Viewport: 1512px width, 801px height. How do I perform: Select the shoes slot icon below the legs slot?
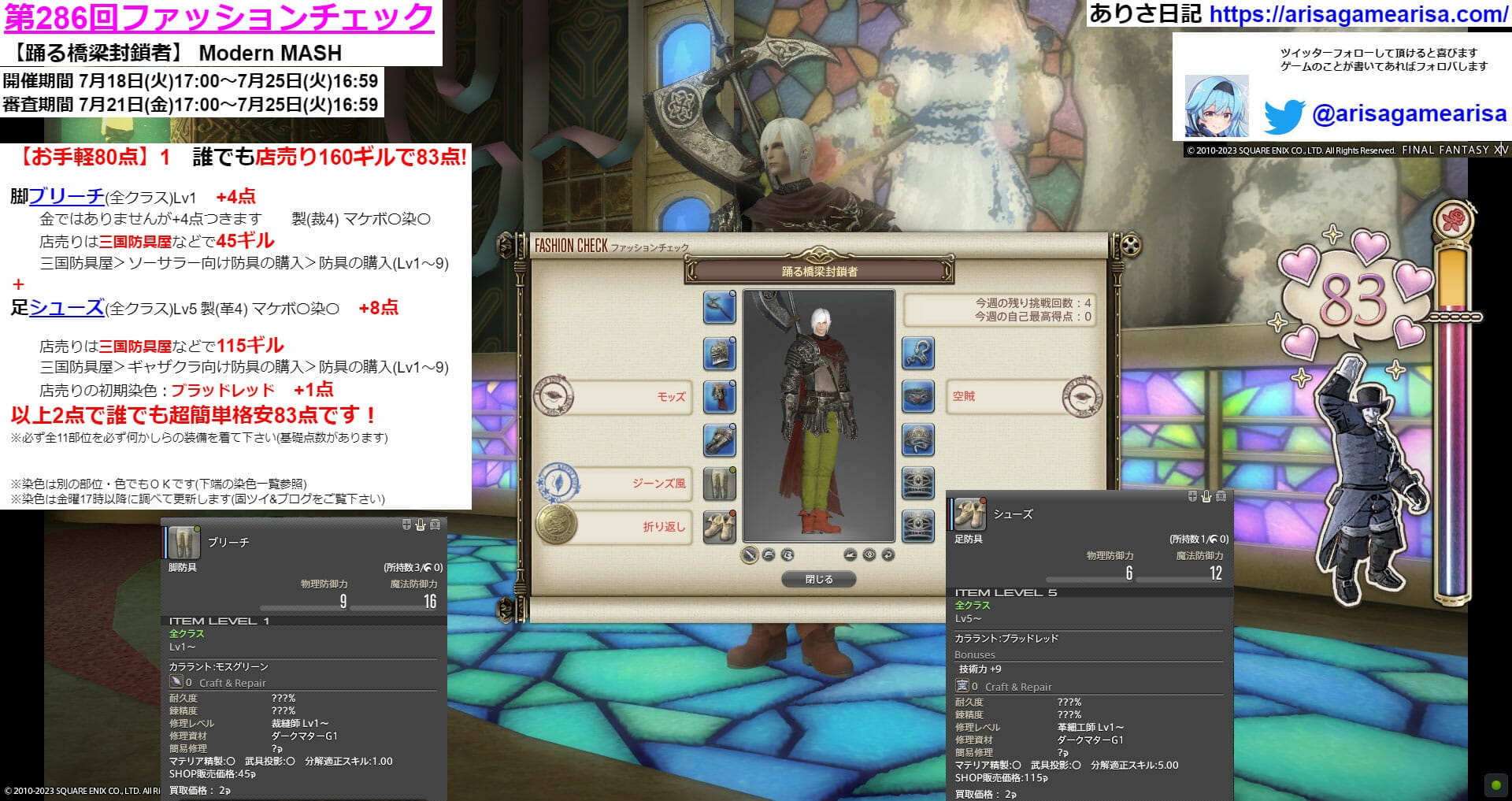coord(719,524)
